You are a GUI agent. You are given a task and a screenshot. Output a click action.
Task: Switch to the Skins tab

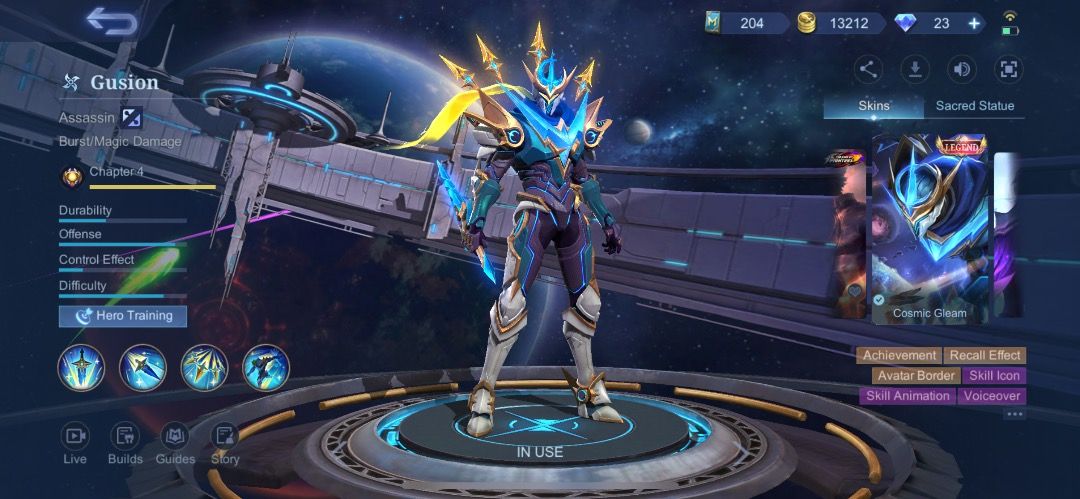[874, 106]
